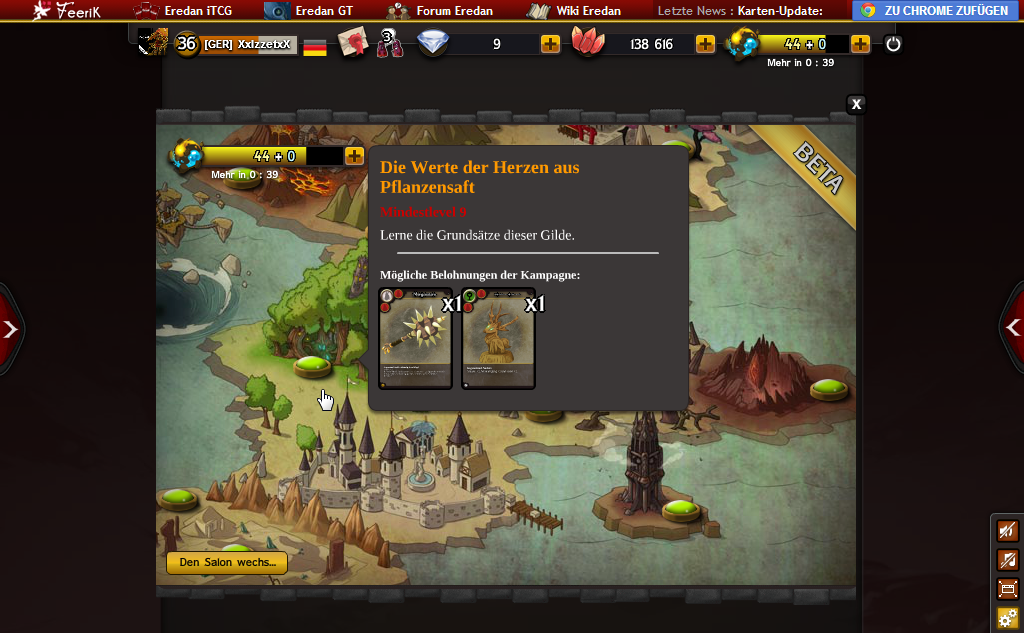1024x633 pixels.
Task: Click the power logout button
Action: (x=893, y=44)
